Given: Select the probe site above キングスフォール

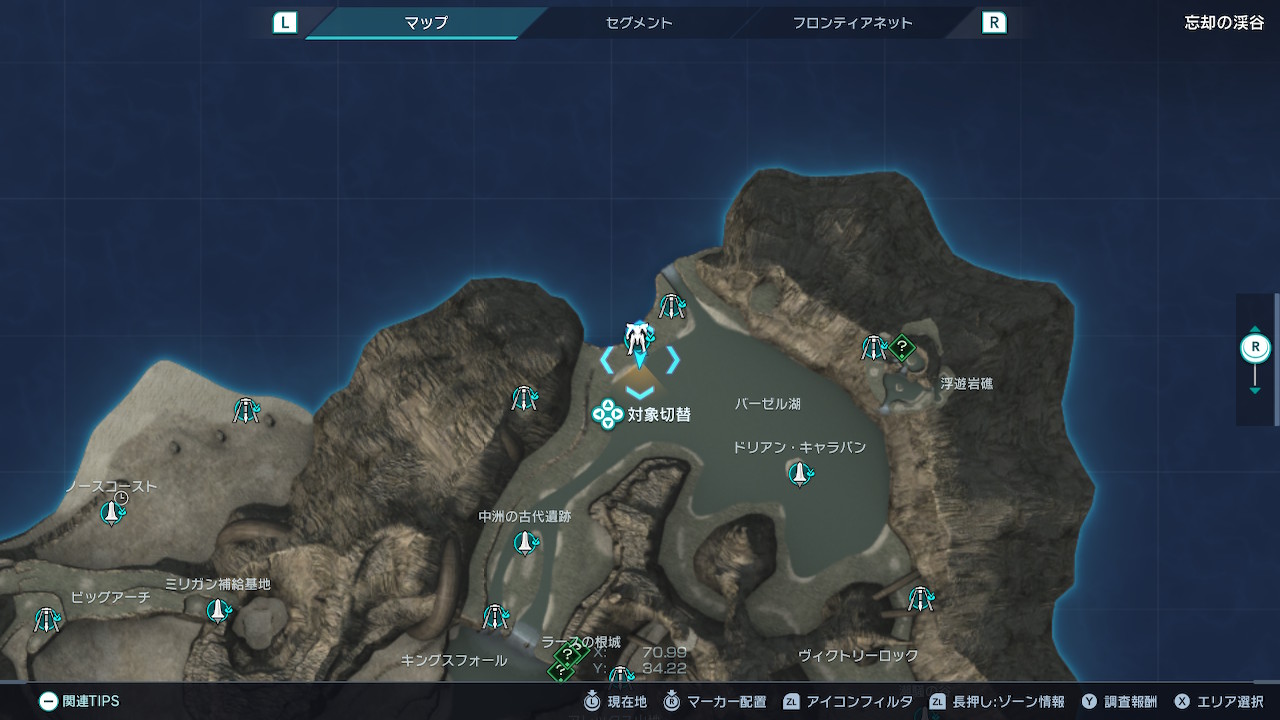Looking at the screenshot, I should pyautogui.click(x=495, y=617).
